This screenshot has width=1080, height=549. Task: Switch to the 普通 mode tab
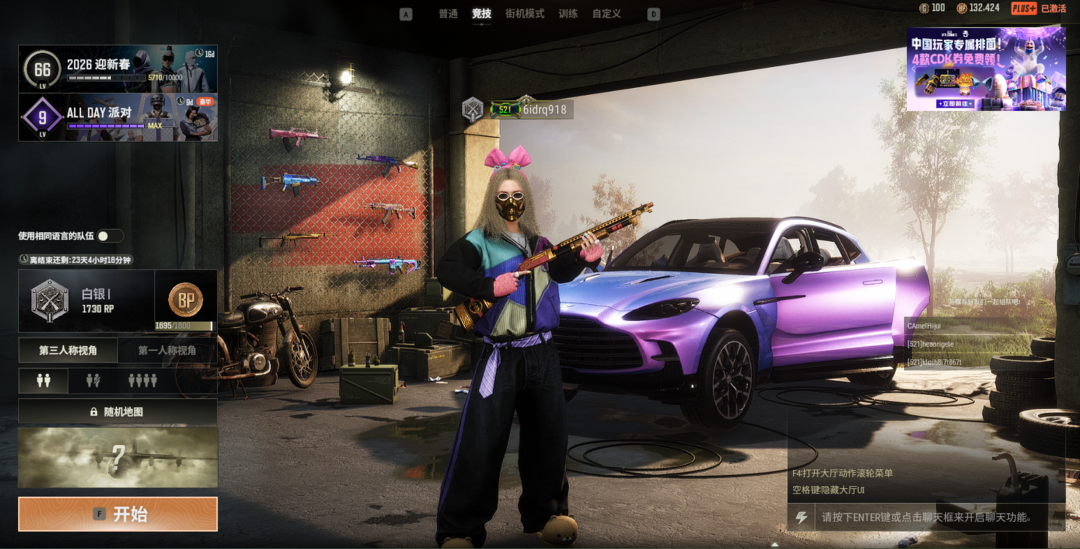(x=448, y=14)
